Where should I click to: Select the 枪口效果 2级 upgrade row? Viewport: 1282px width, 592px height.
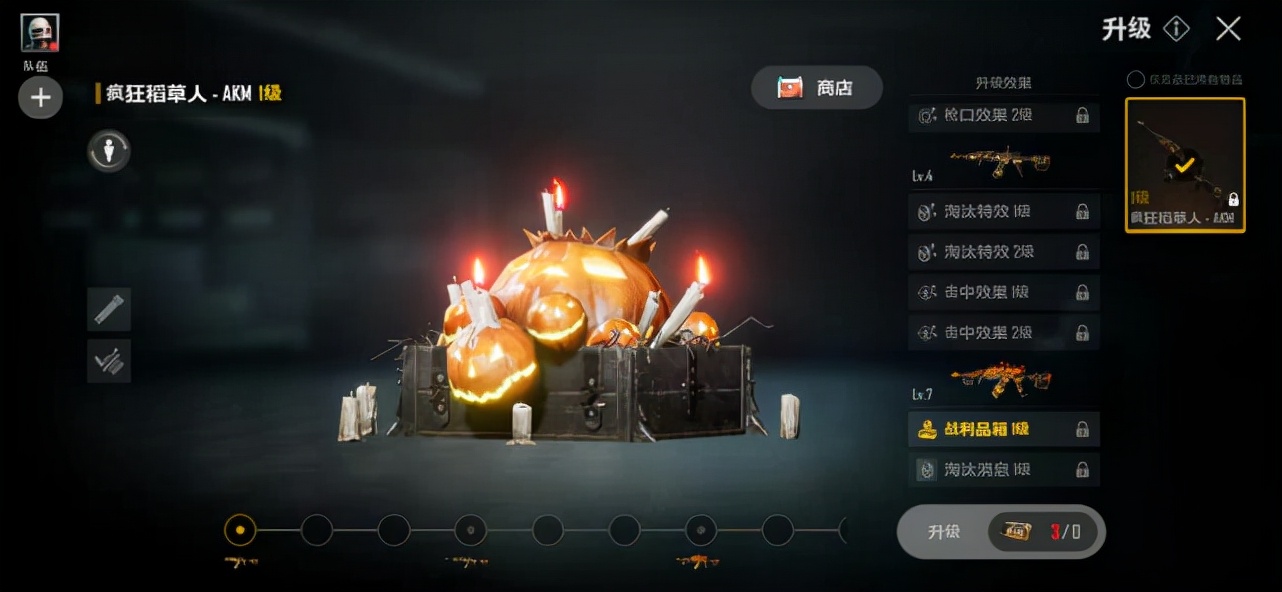[1003, 116]
